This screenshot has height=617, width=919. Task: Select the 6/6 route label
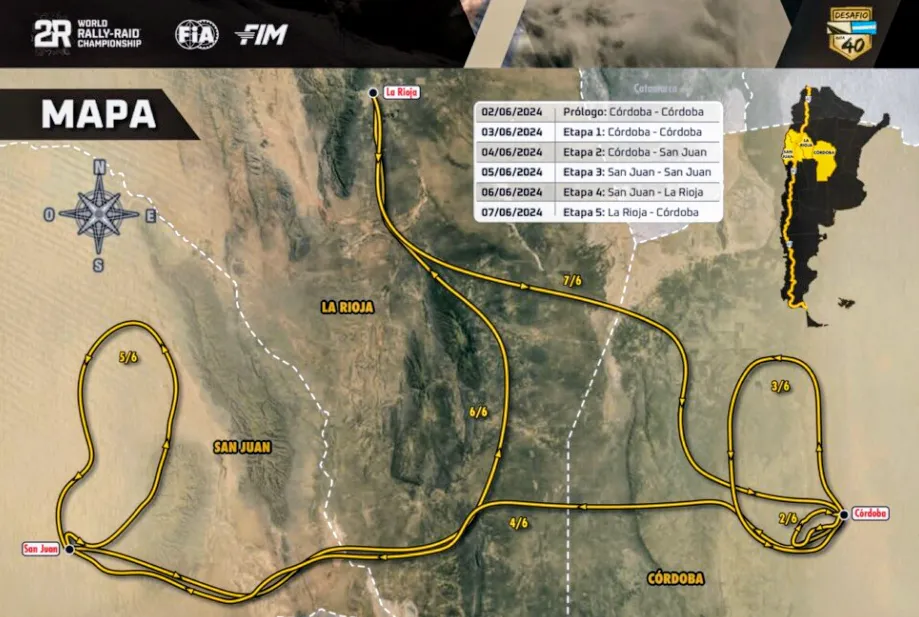point(478,411)
